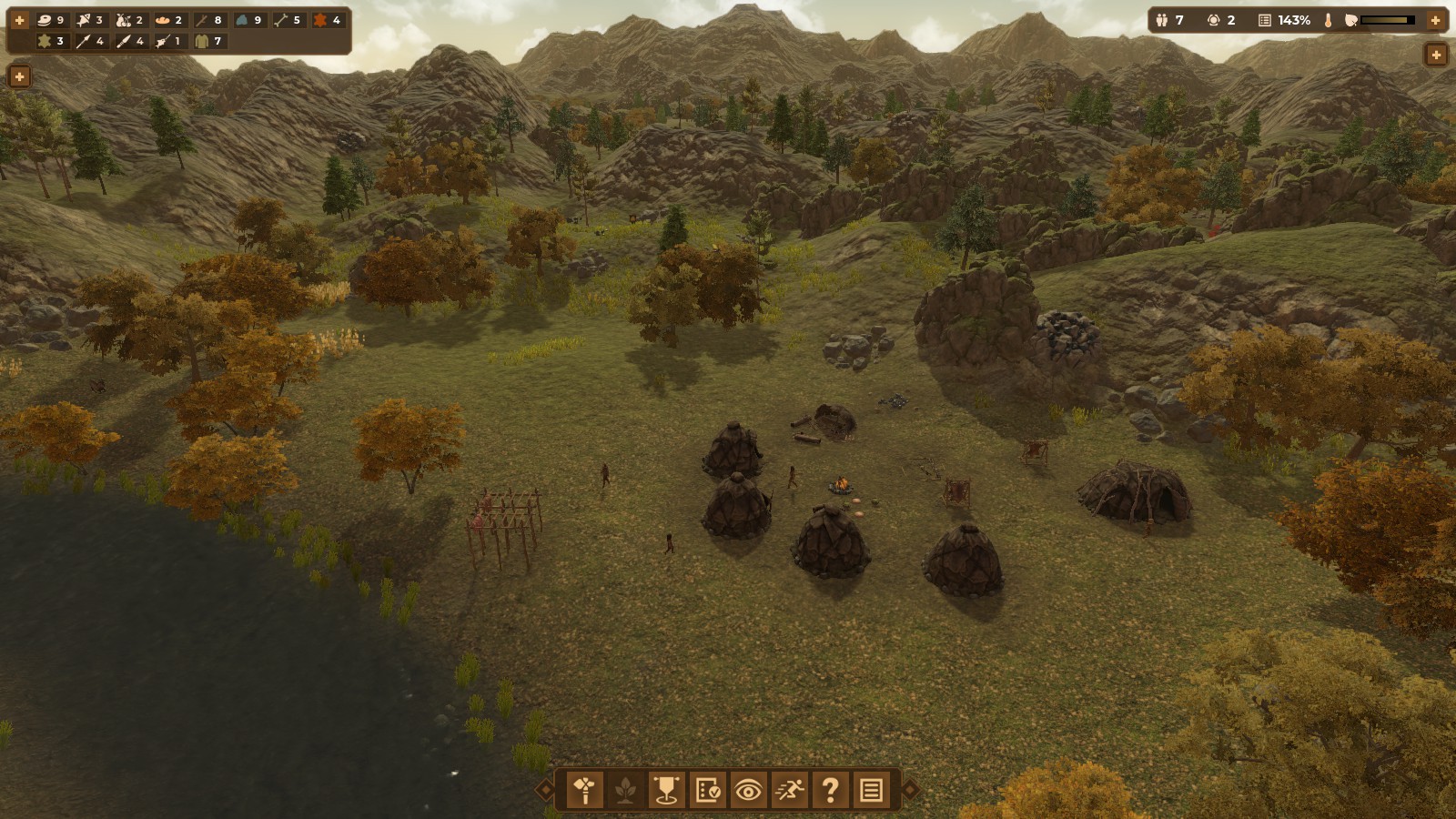The image size is (1456, 819).
Task: Click the diamond button left of the hammer icon
Action: pos(545,790)
